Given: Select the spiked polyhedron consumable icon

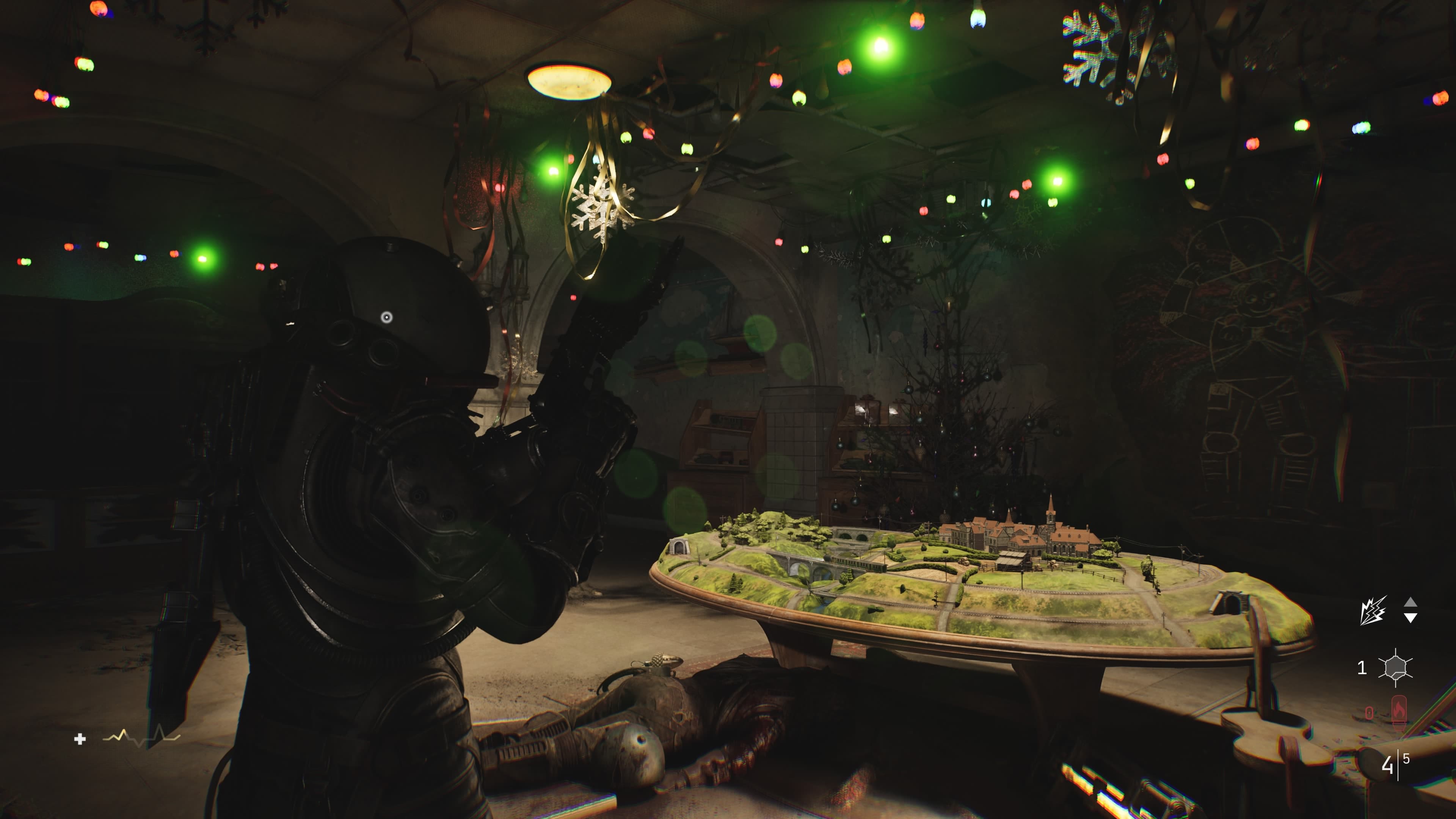Looking at the screenshot, I should (x=1395, y=667).
